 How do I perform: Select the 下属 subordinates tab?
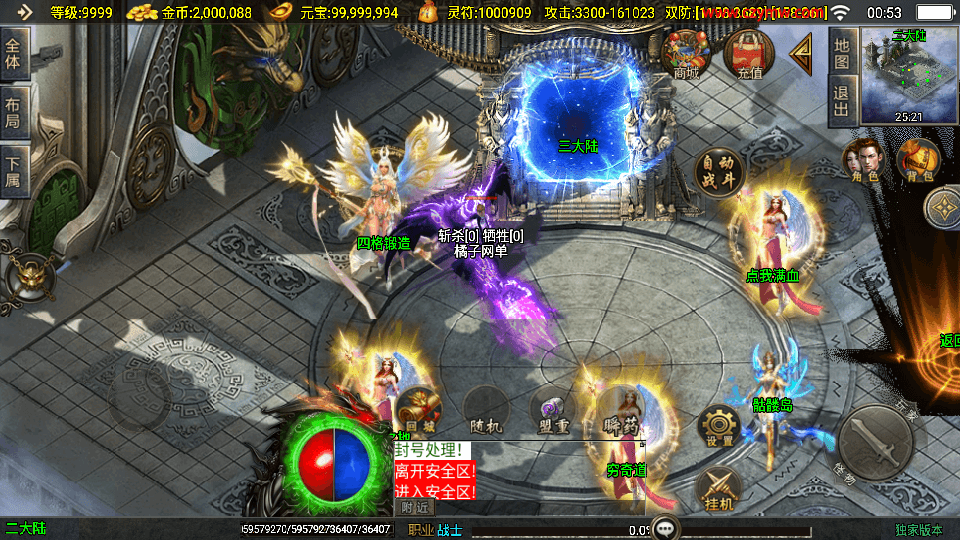click(14, 170)
